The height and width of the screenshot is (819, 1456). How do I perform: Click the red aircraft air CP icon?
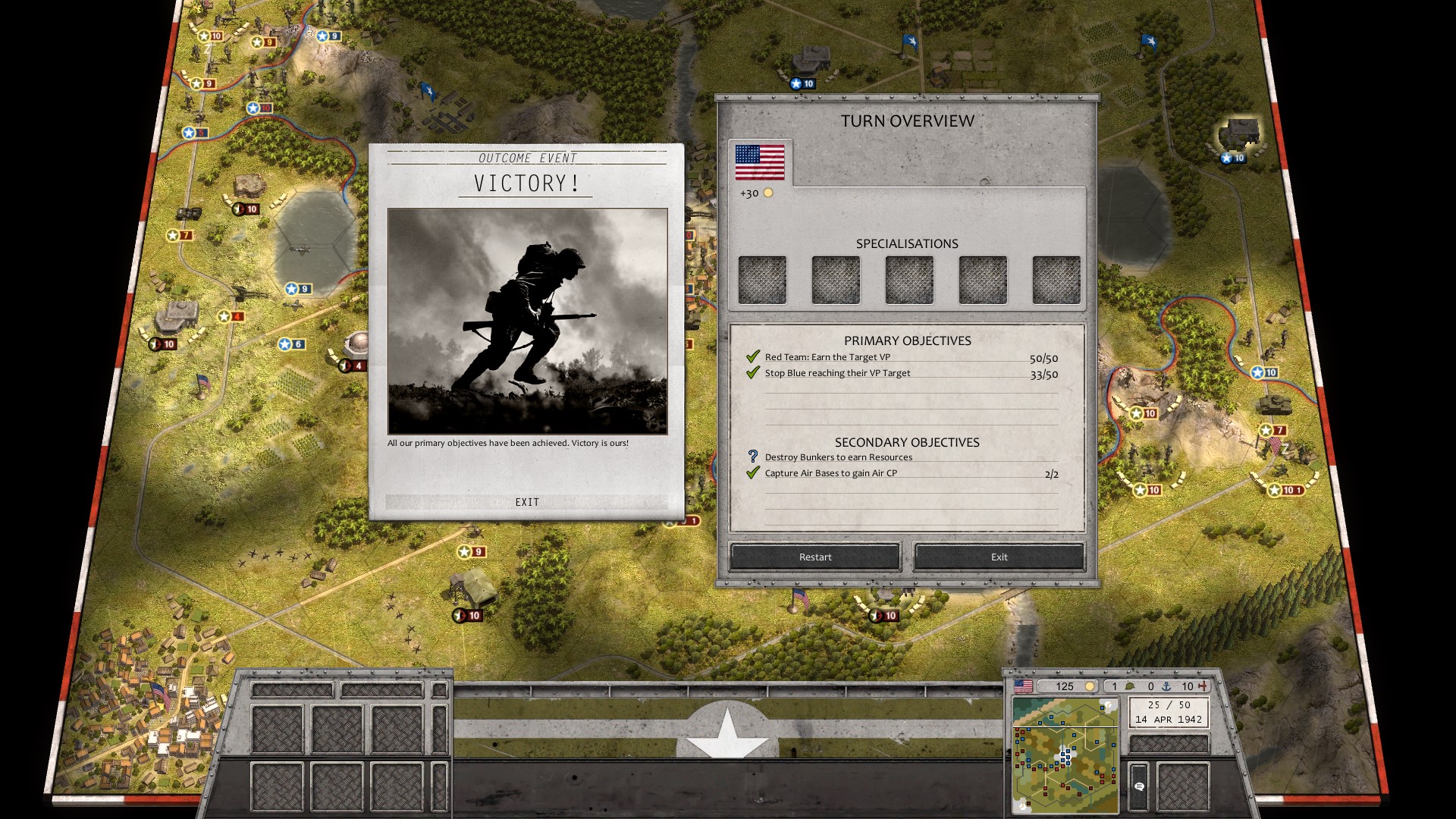[x=1203, y=686]
